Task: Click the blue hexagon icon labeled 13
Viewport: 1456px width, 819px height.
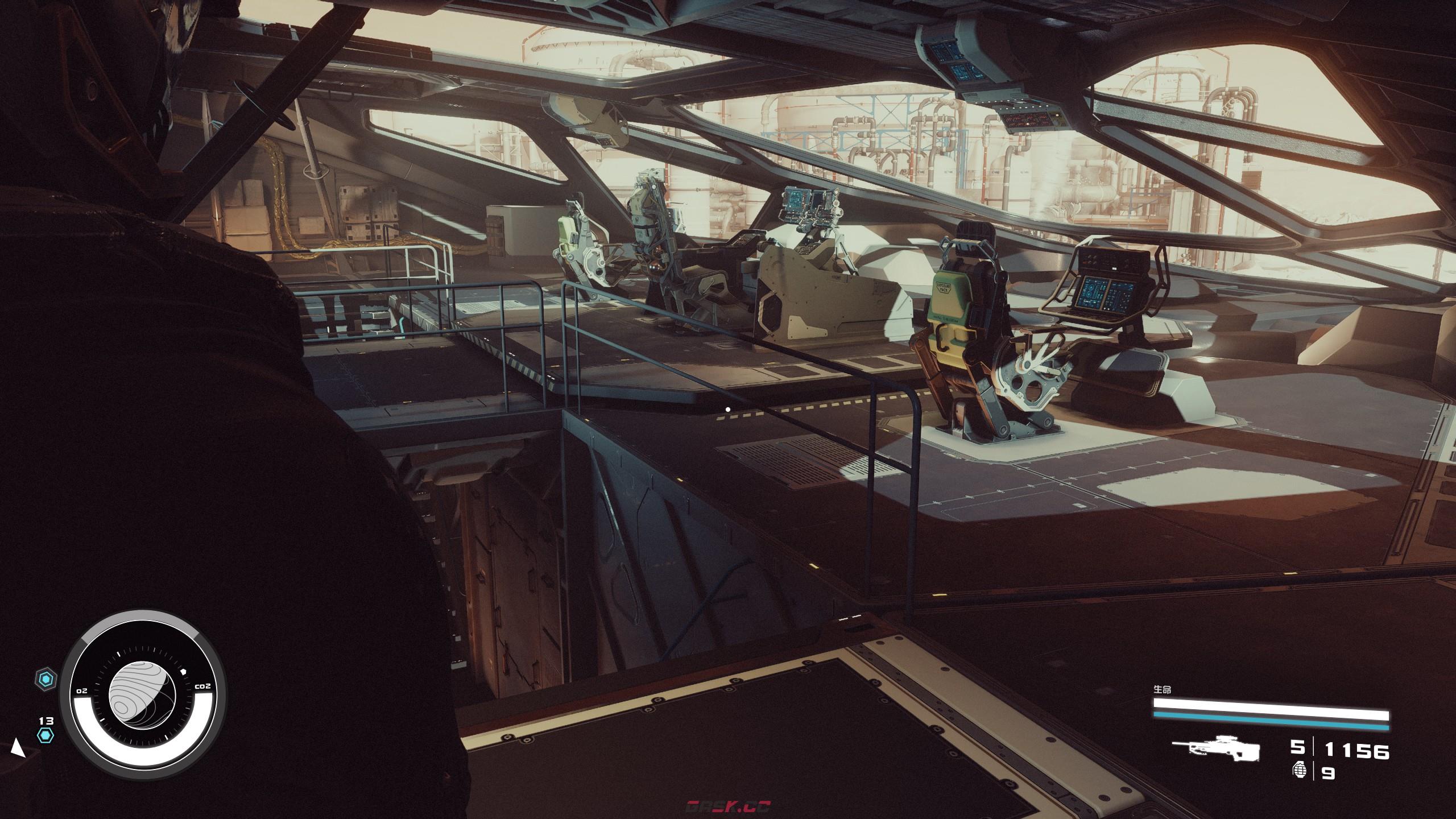Action: (45, 736)
